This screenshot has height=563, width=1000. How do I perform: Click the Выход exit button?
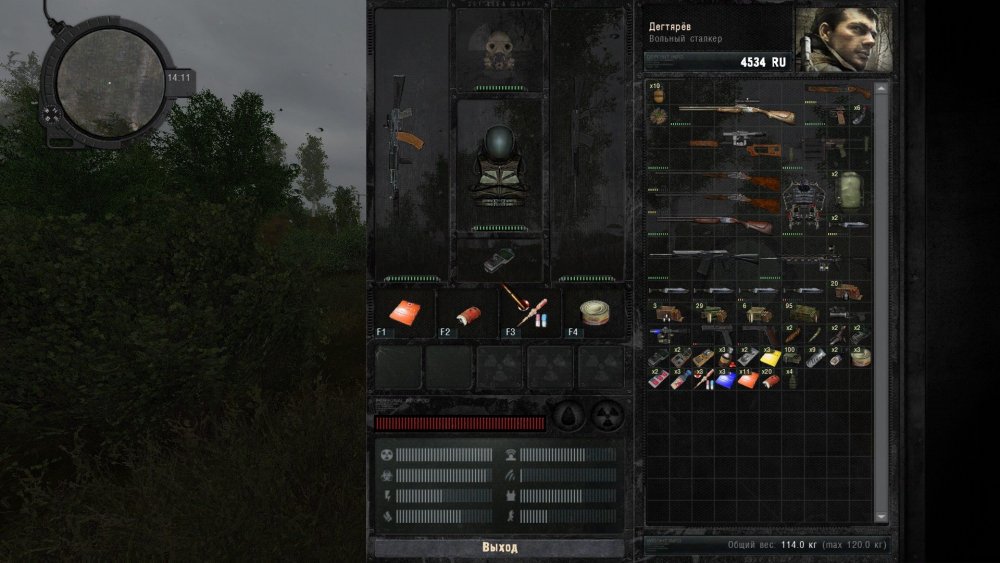(499, 547)
